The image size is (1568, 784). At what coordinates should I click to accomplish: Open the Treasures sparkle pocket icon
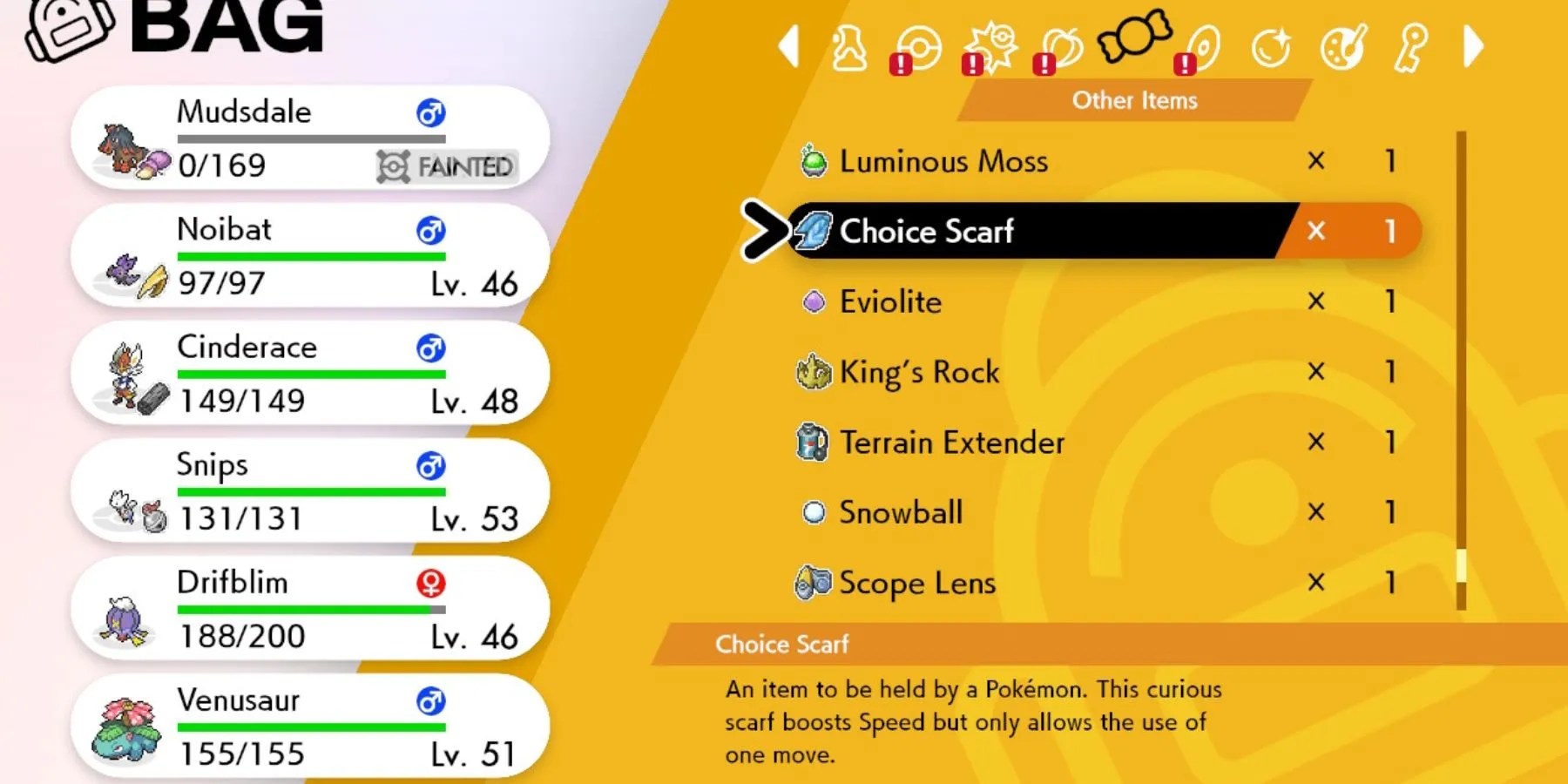[x=1270, y=48]
